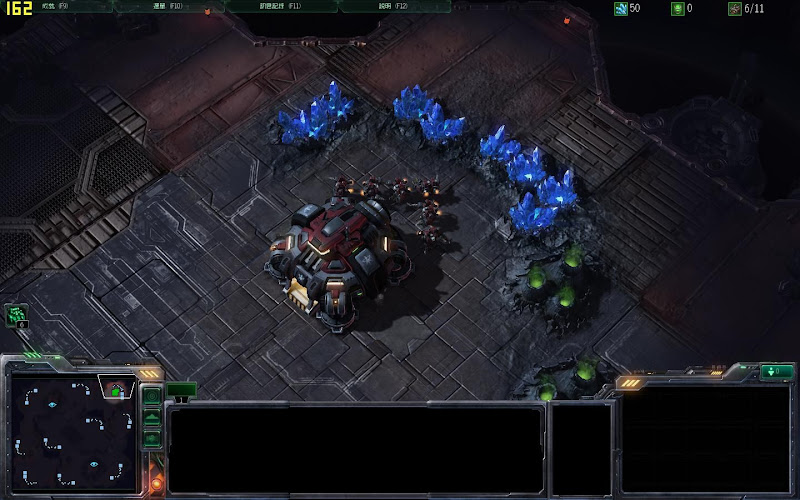800x500 pixels.
Task: Activate the minimap ping signal button
Action: [152, 396]
